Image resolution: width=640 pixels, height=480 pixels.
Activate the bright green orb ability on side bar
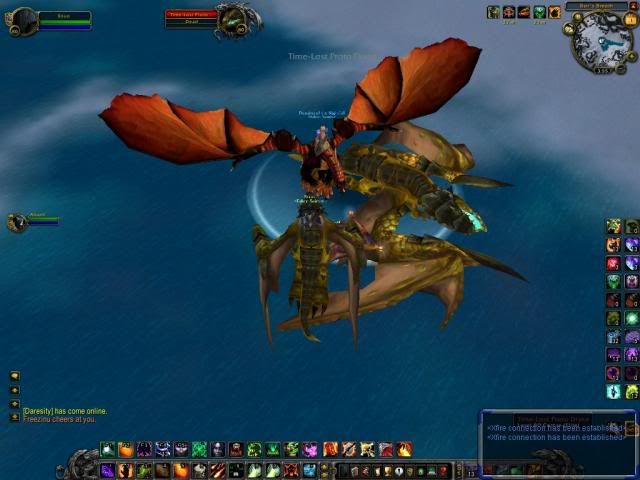click(x=631, y=318)
